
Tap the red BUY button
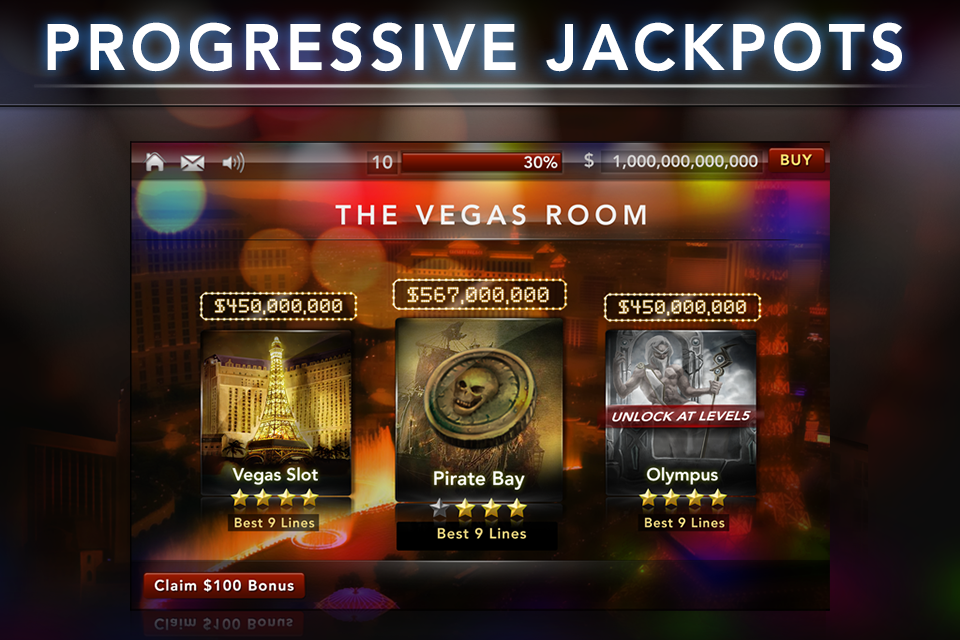click(x=796, y=160)
